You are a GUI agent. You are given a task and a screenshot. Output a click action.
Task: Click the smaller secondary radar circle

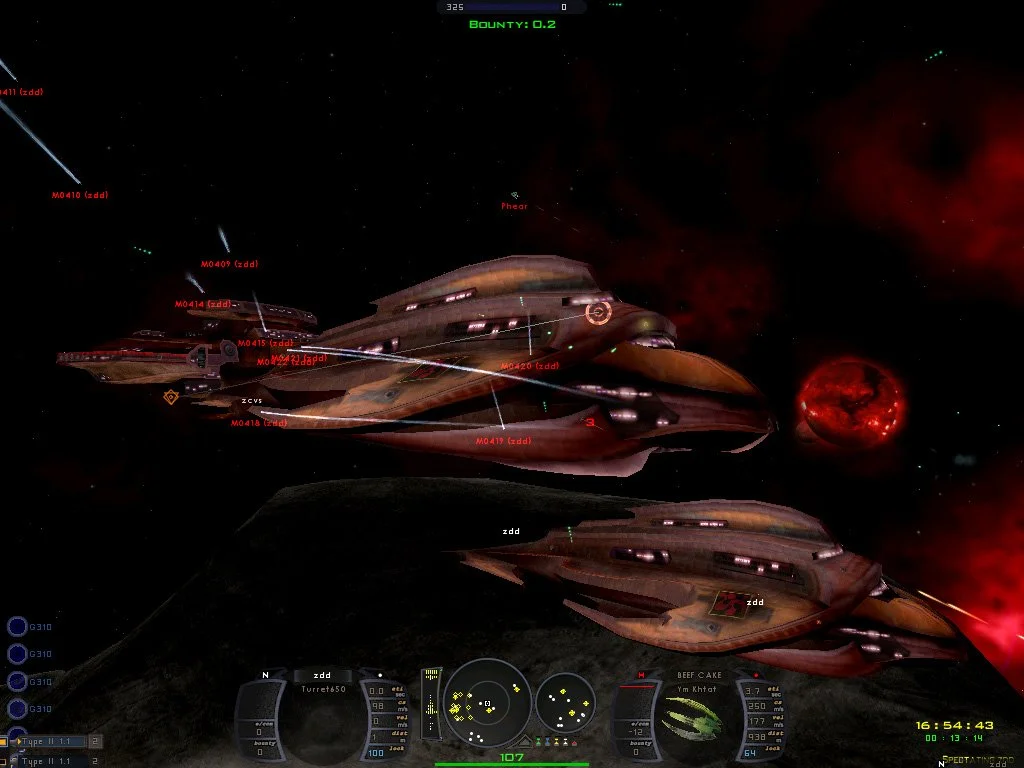pyautogui.click(x=566, y=703)
